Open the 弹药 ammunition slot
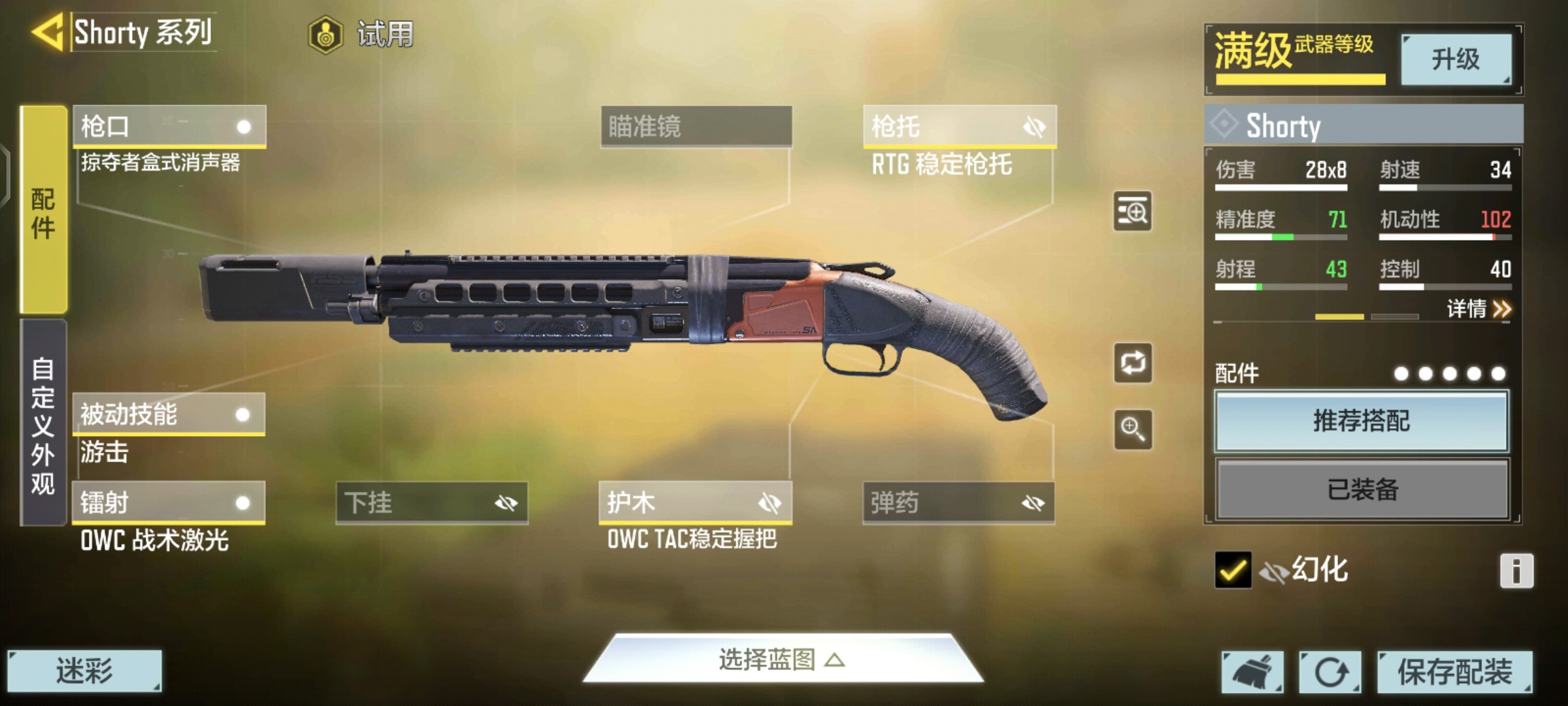Viewport: 1568px width, 706px height. pos(958,503)
